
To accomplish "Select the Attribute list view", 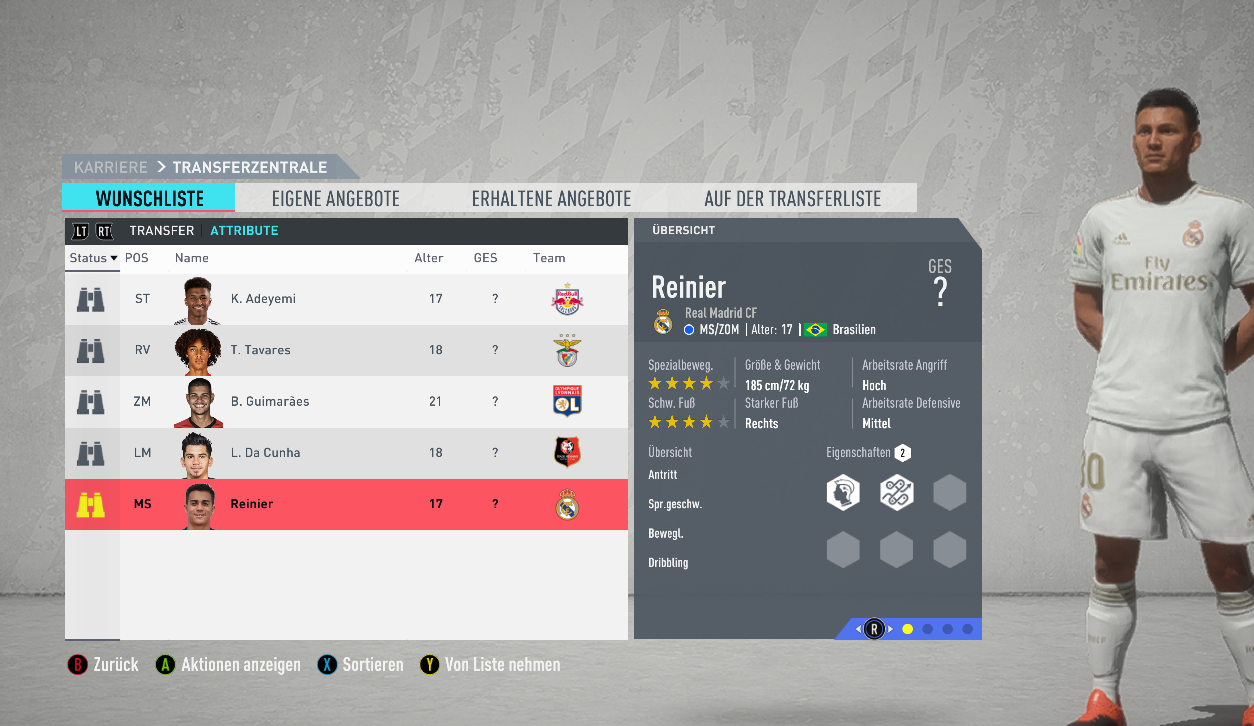I will pyautogui.click(x=244, y=231).
